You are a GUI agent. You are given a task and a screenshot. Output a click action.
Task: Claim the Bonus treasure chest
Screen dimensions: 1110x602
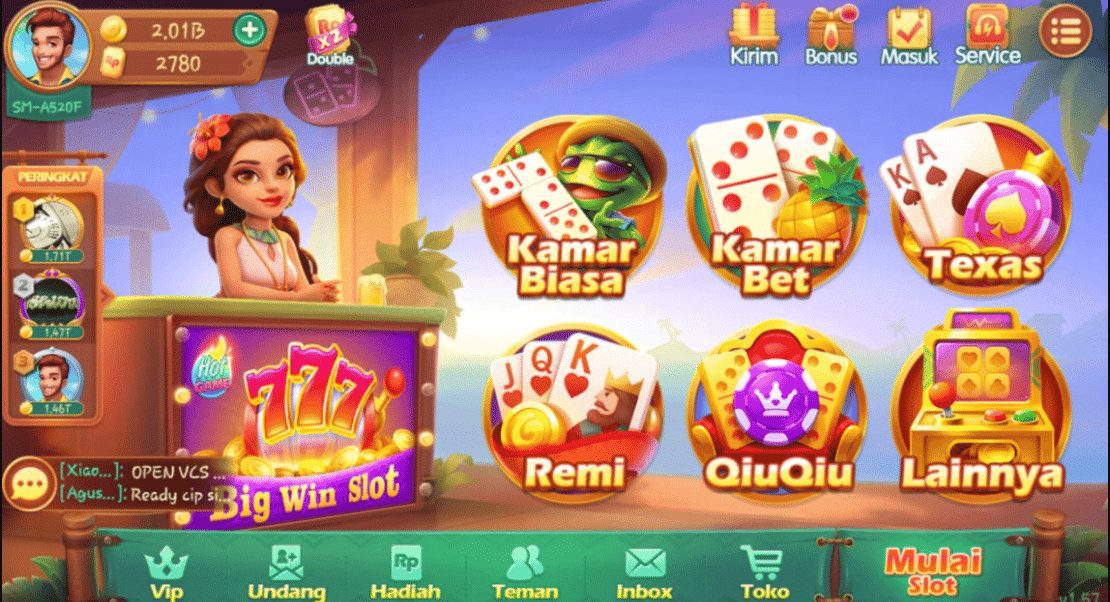pyautogui.click(x=831, y=34)
